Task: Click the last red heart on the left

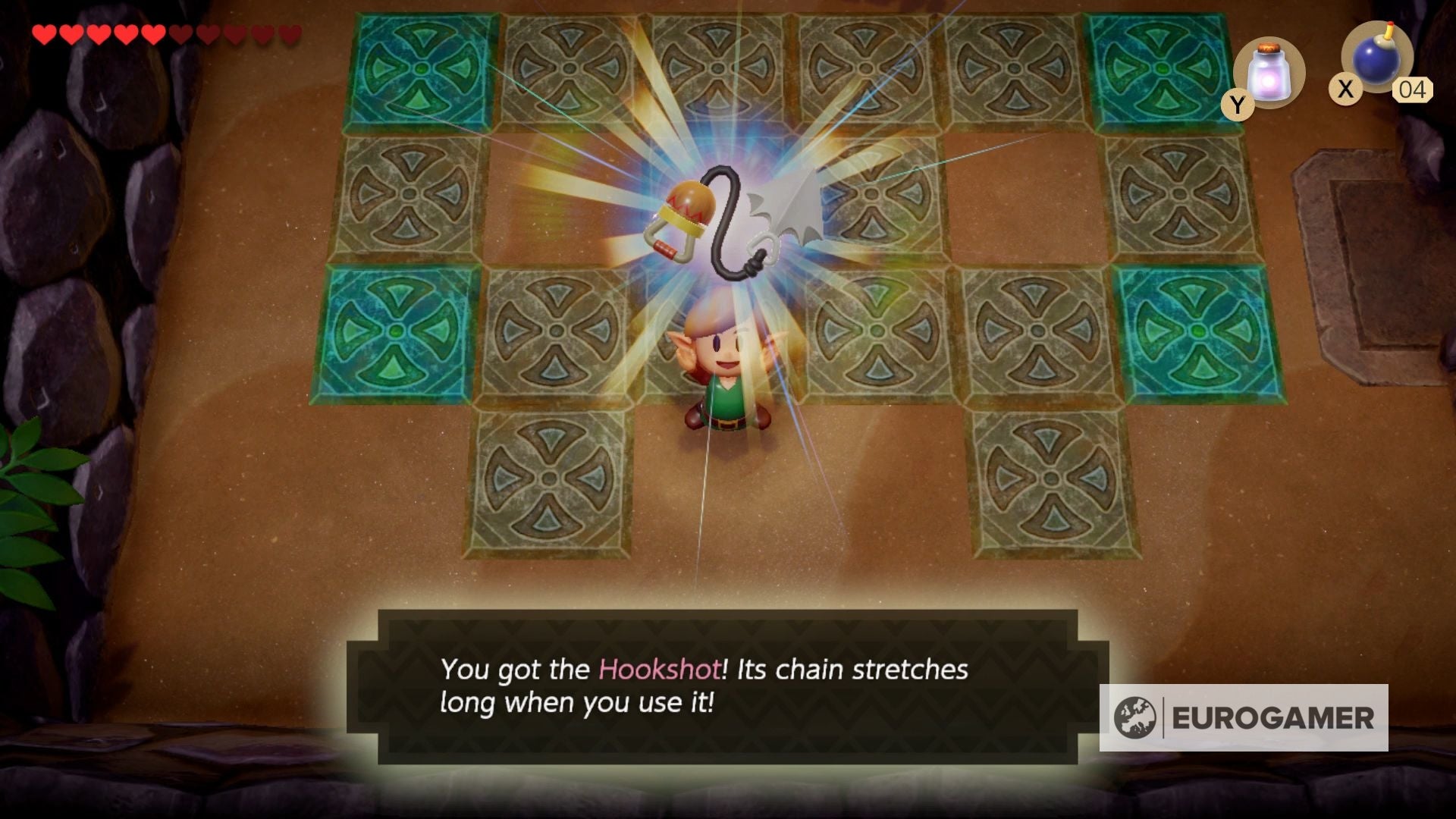Action: click(153, 34)
